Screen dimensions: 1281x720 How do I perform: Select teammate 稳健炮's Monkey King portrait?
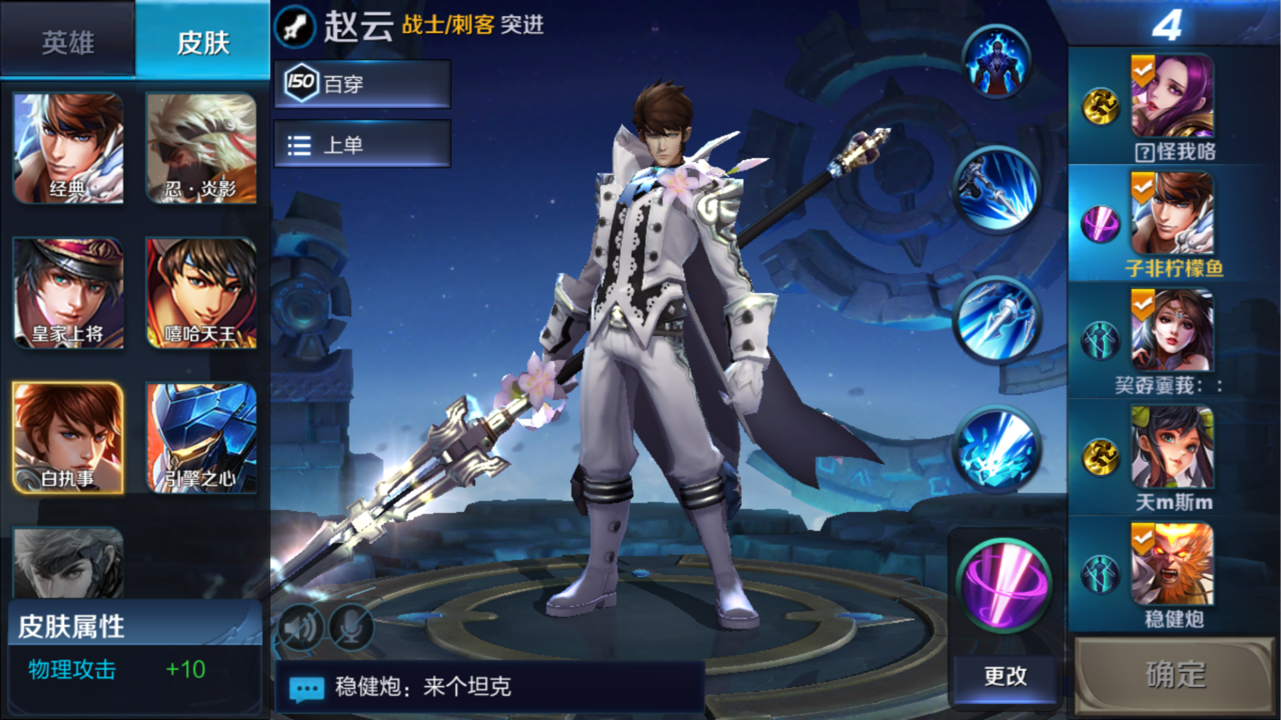1172,564
